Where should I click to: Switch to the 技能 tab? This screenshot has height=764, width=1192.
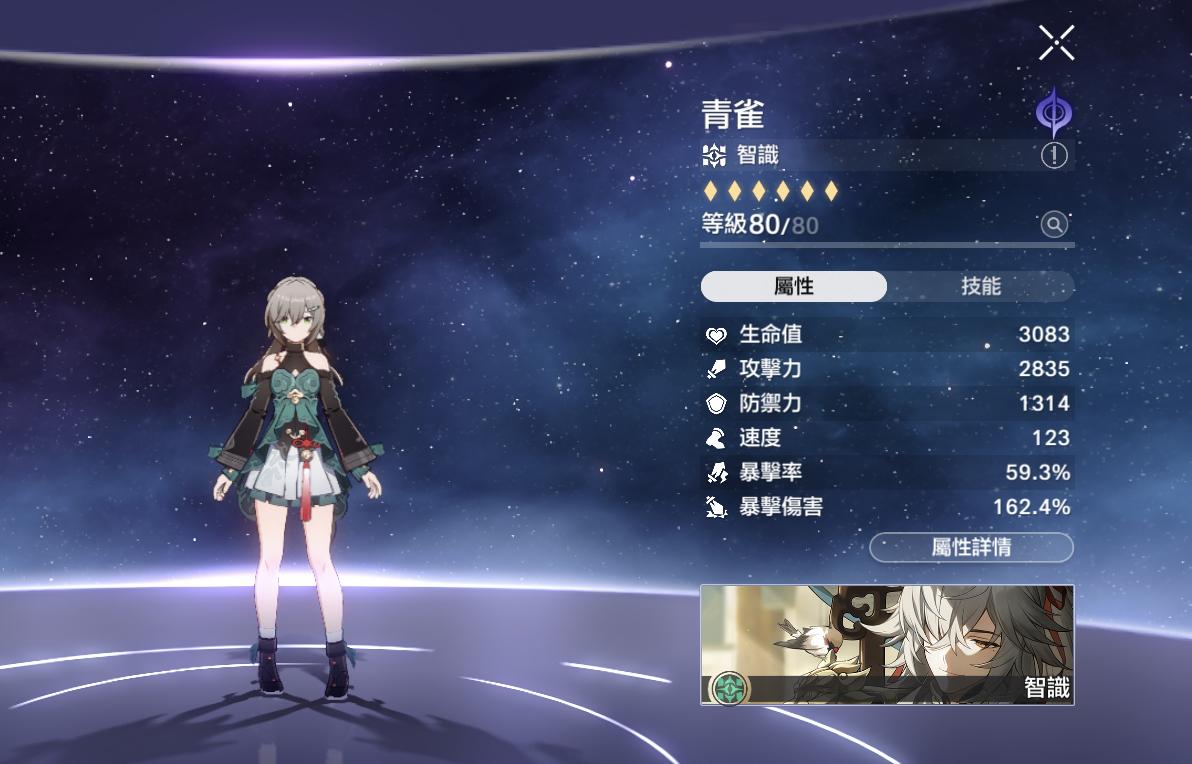point(980,286)
